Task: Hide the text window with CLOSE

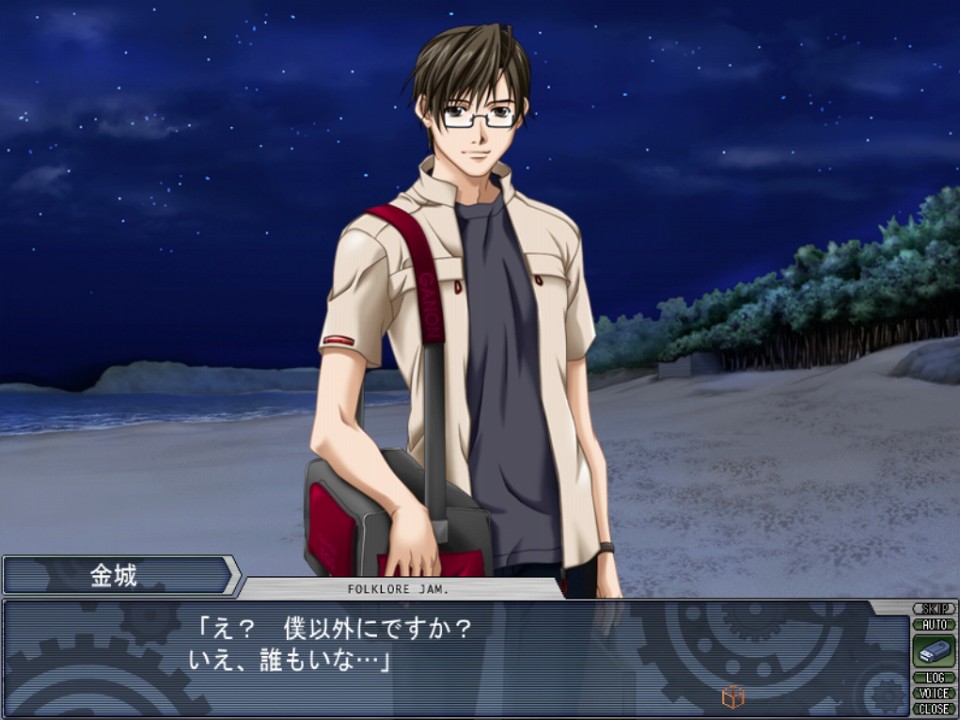Action: pyautogui.click(x=933, y=708)
